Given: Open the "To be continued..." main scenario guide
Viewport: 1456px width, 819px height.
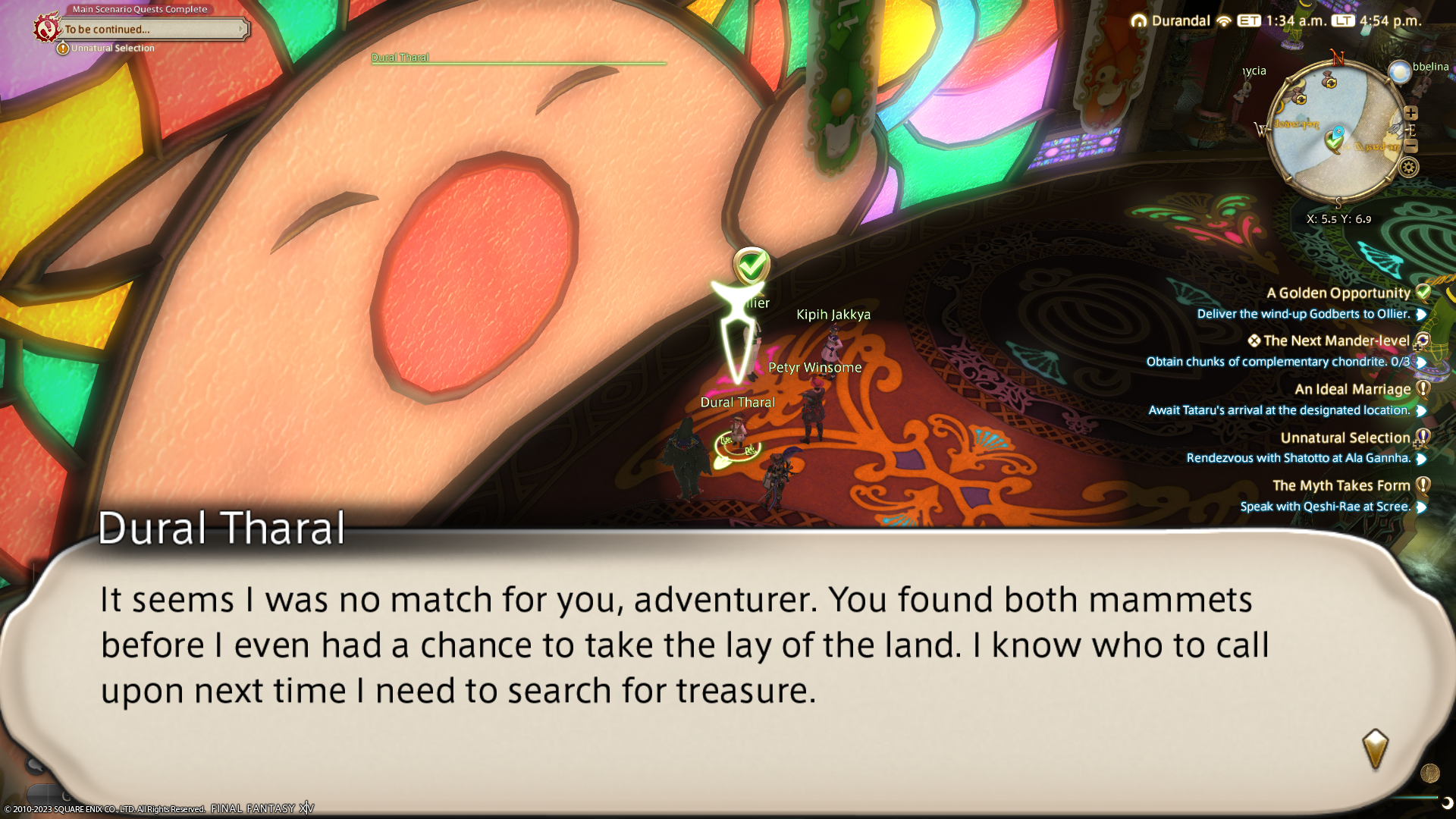Looking at the screenshot, I should [152, 30].
